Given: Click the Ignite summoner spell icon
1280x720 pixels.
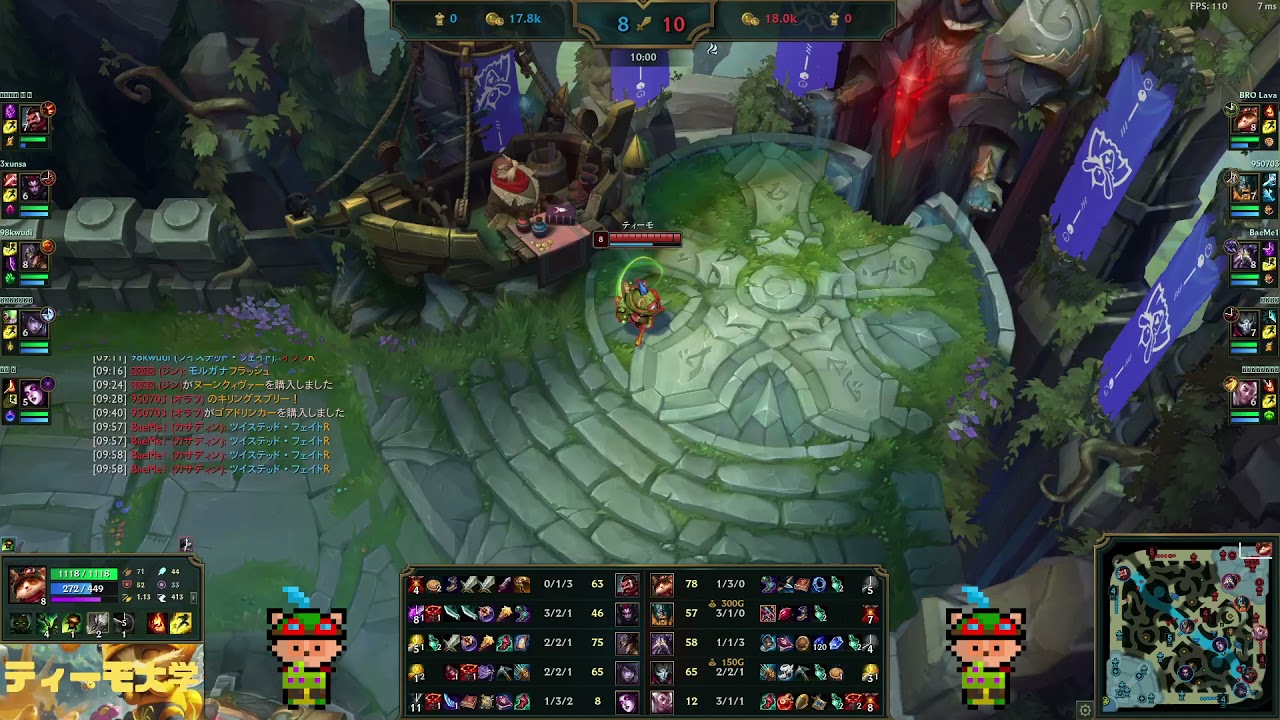Looking at the screenshot, I should point(158,624).
